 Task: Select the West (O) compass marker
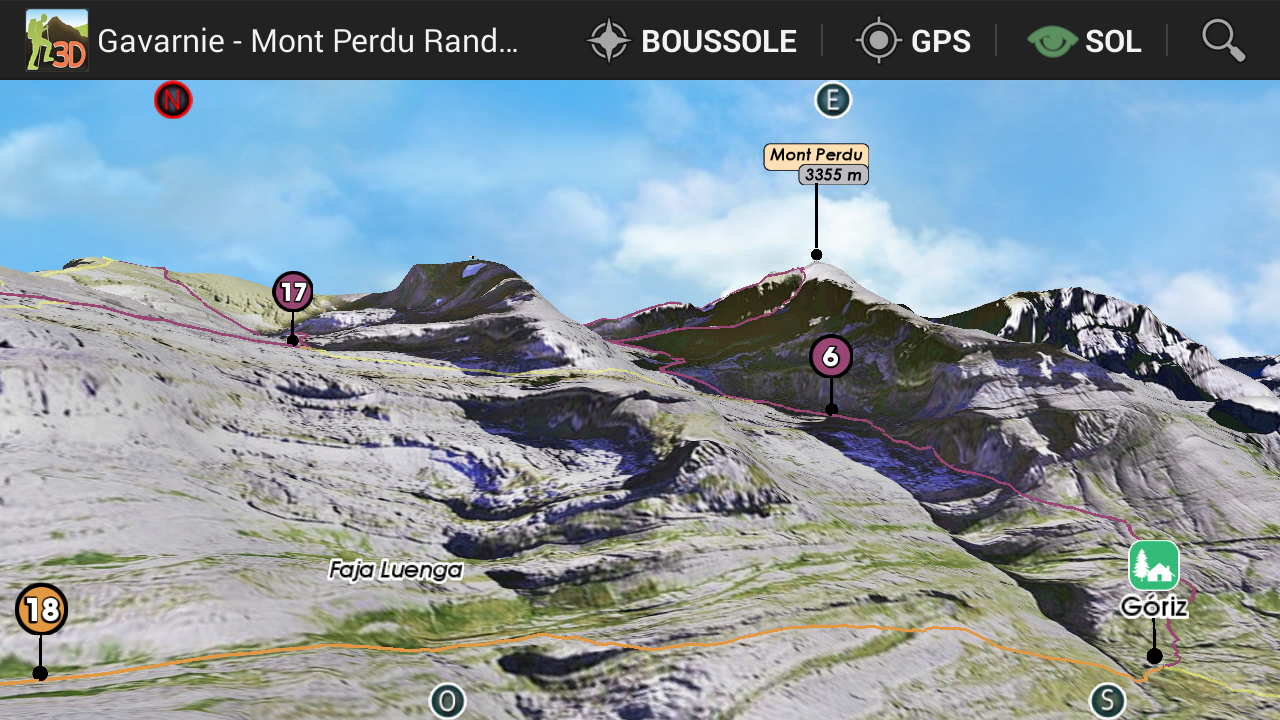click(x=447, y=700)
